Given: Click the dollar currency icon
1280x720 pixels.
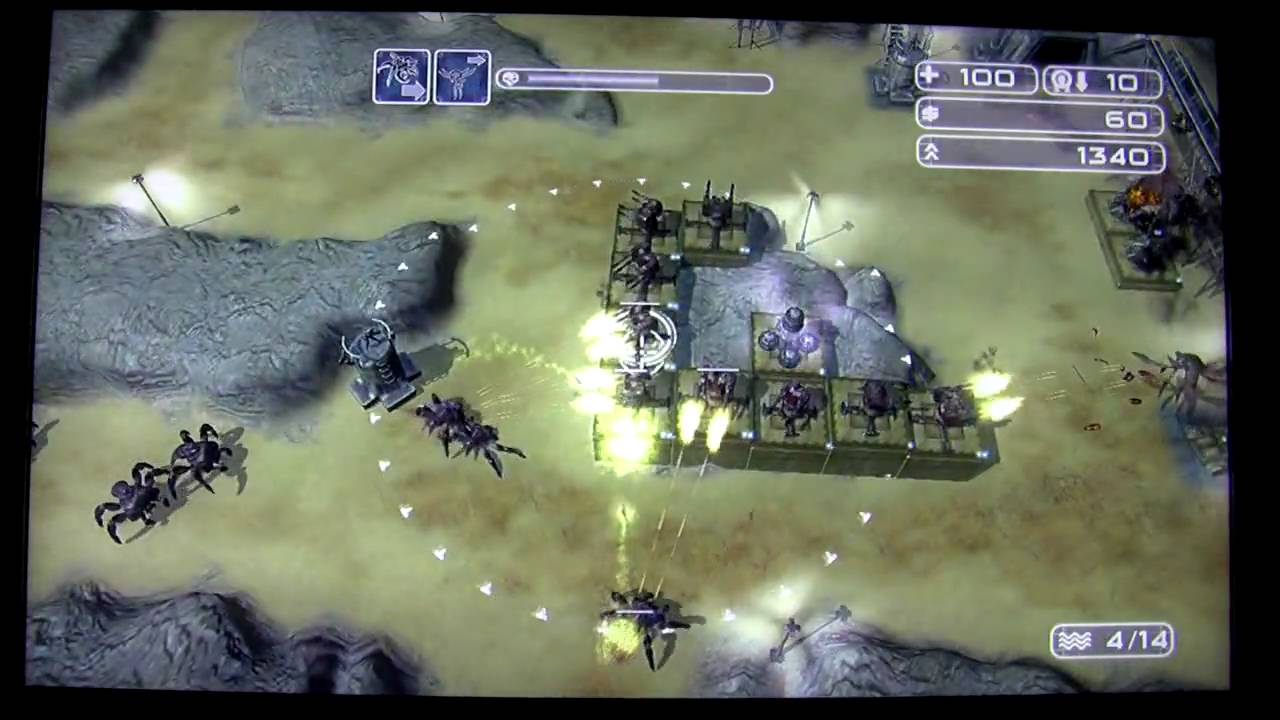Looking at the screenshot, I should (x=931, y=117).
